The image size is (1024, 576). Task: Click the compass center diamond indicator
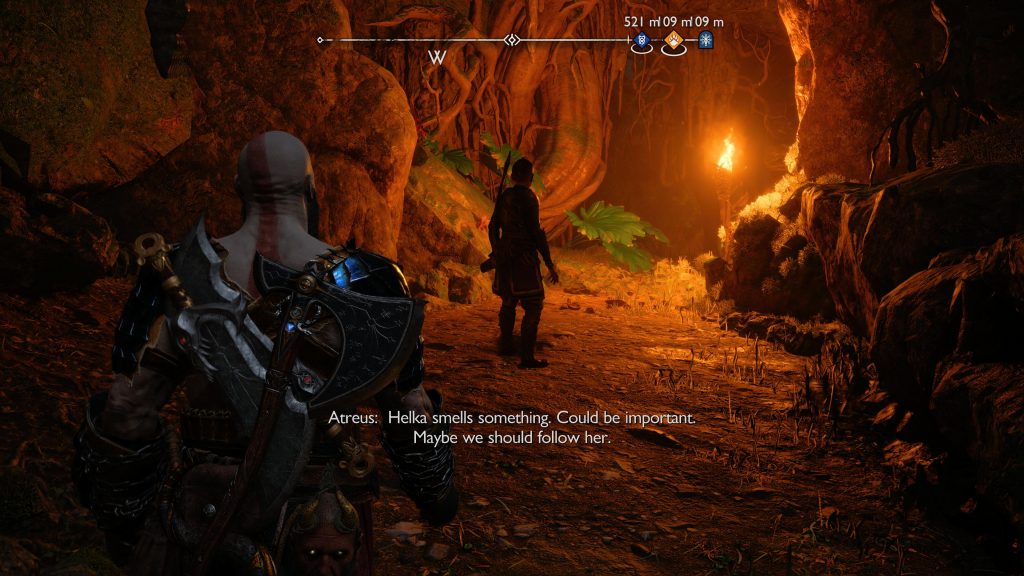coord(512,40)
